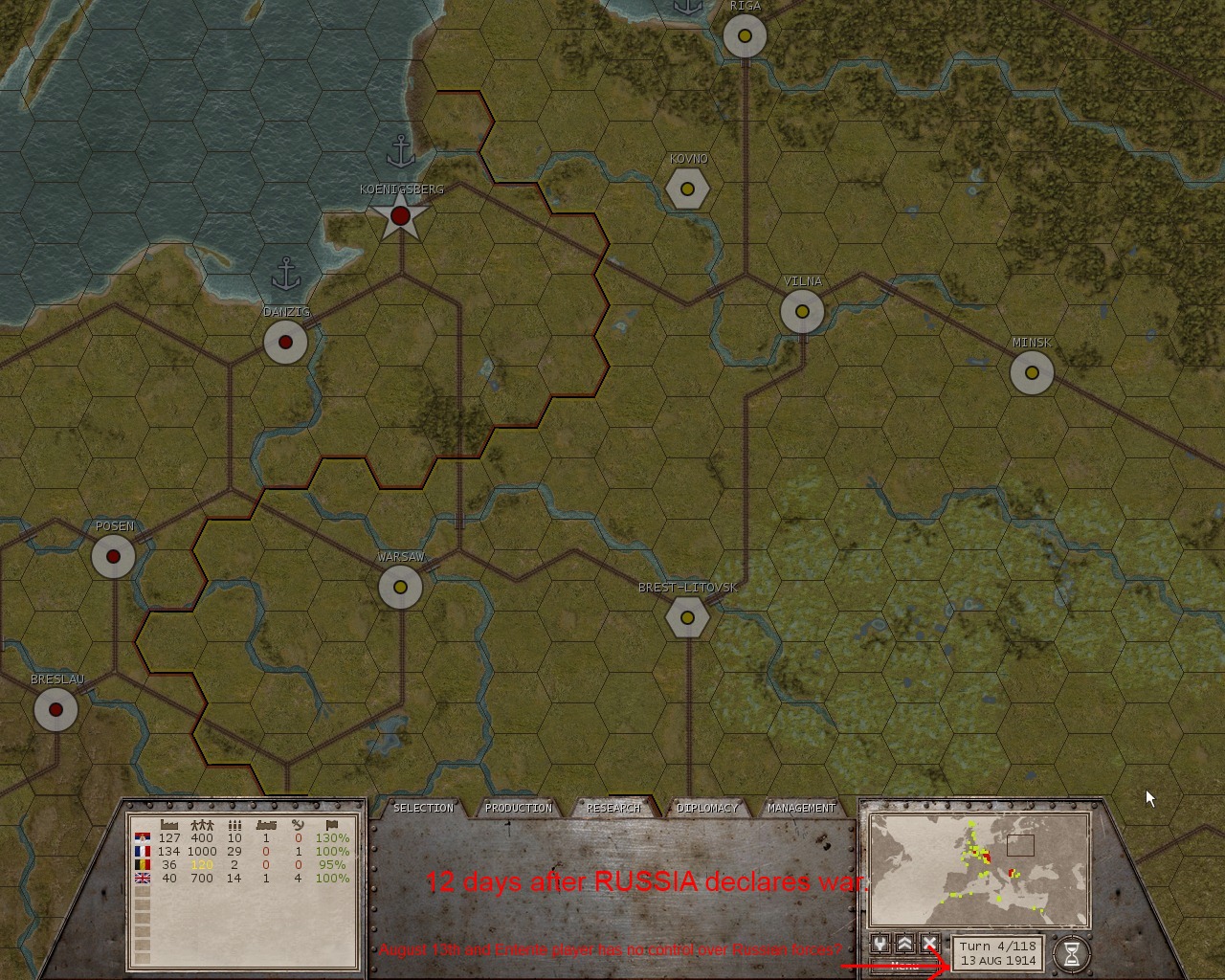Viewport: 1225px width, 980px height.
Task: Close the info panel with the X button
Action: 931,945
